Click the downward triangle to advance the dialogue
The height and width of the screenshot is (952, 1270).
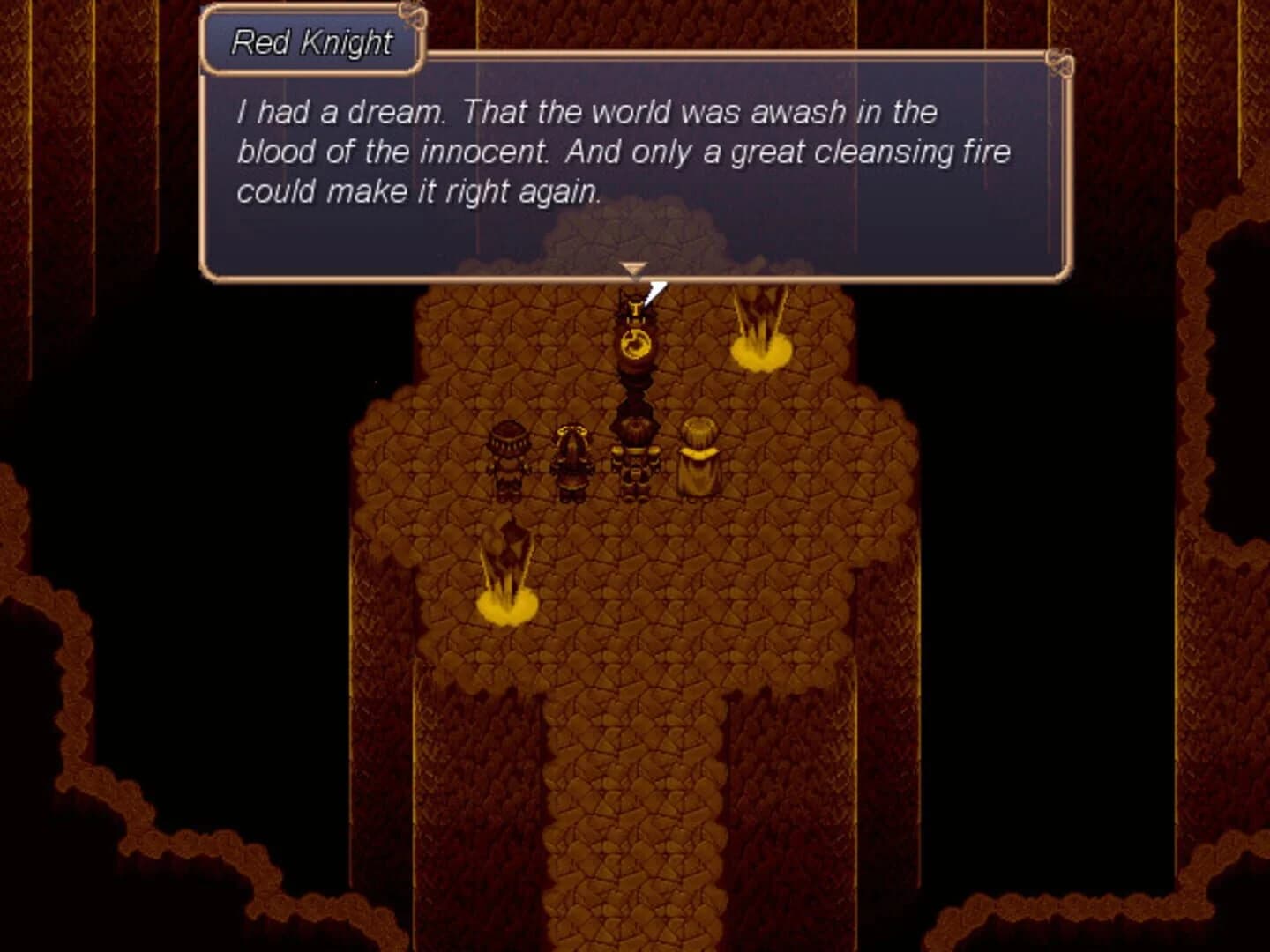pyautogui.click(x=632, y=267)
